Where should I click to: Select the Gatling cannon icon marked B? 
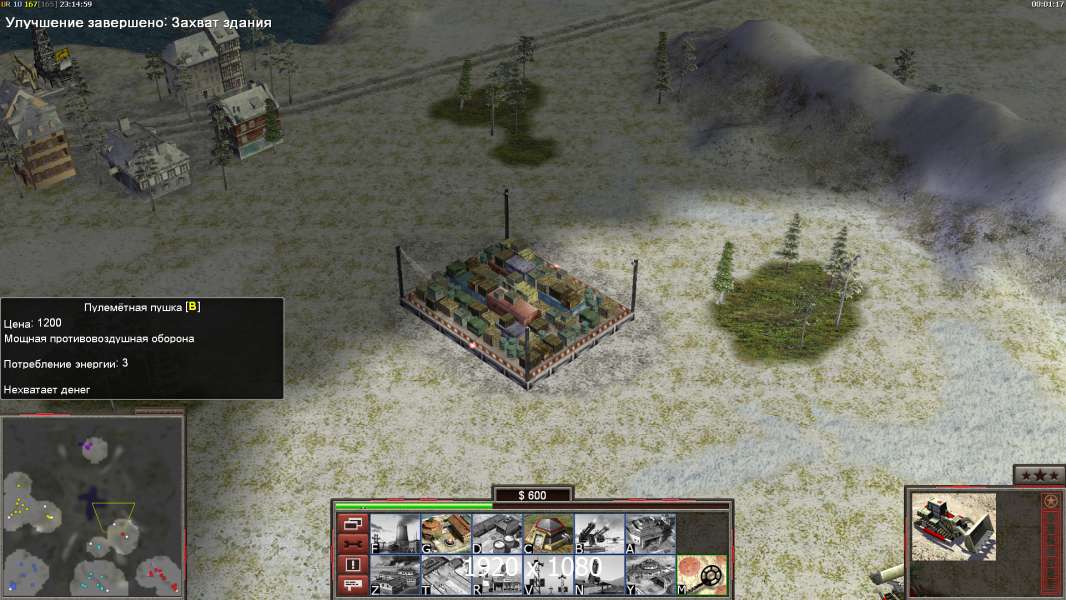click(x=599, y=533)
